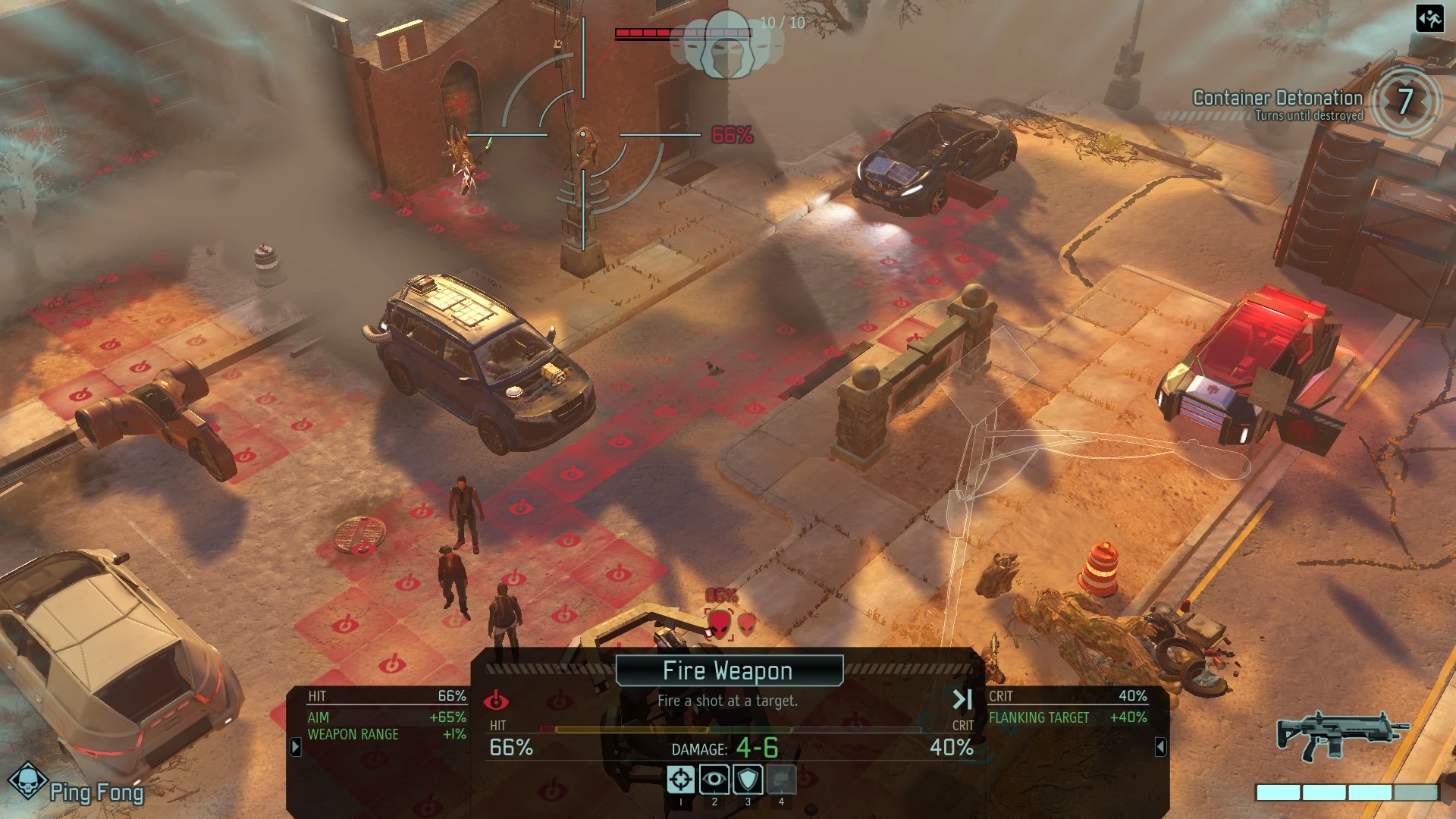Open the soldier sprint icon in top-right corner
Screen dimensions: 1456x819
[1429, 19]
